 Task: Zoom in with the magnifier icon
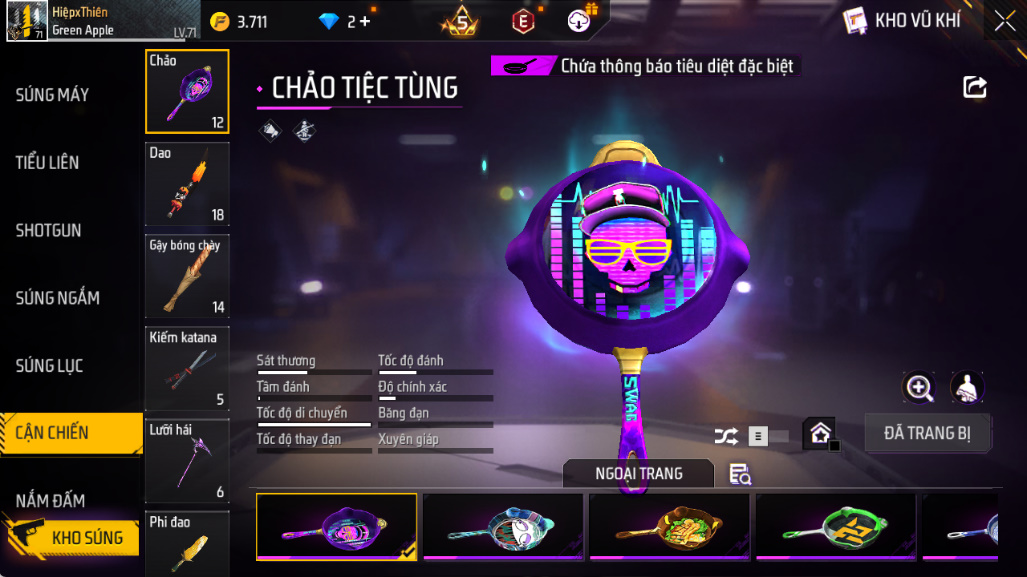pyautogui.click(x=918, y=388)
